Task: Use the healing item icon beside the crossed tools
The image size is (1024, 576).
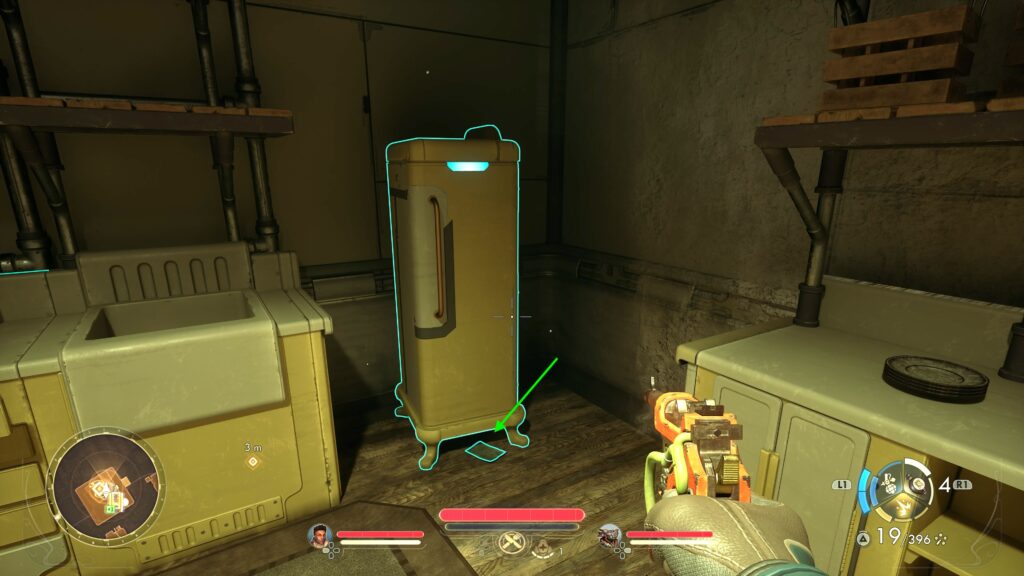Action: point(543,546)
